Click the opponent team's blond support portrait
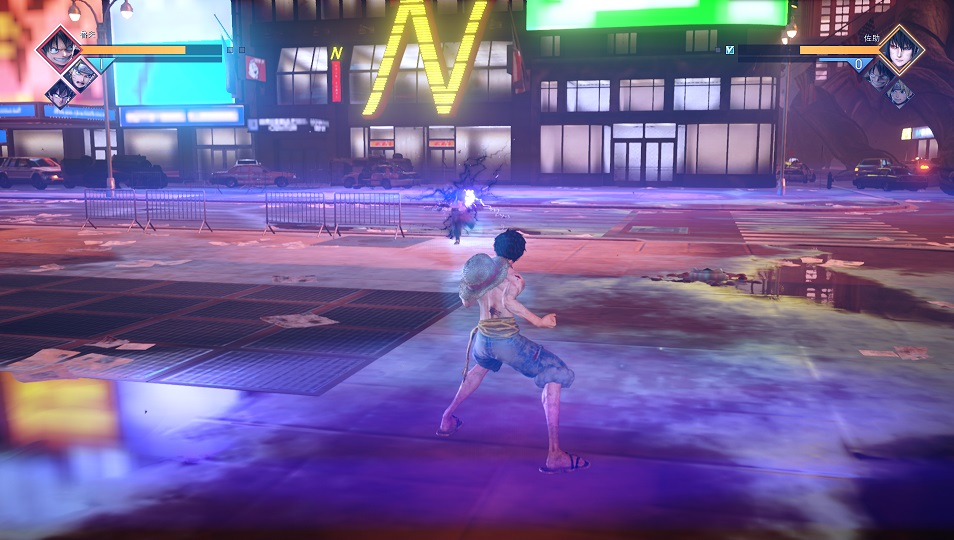The height and width of the screenshot is (540, 954). coord(899,93)
